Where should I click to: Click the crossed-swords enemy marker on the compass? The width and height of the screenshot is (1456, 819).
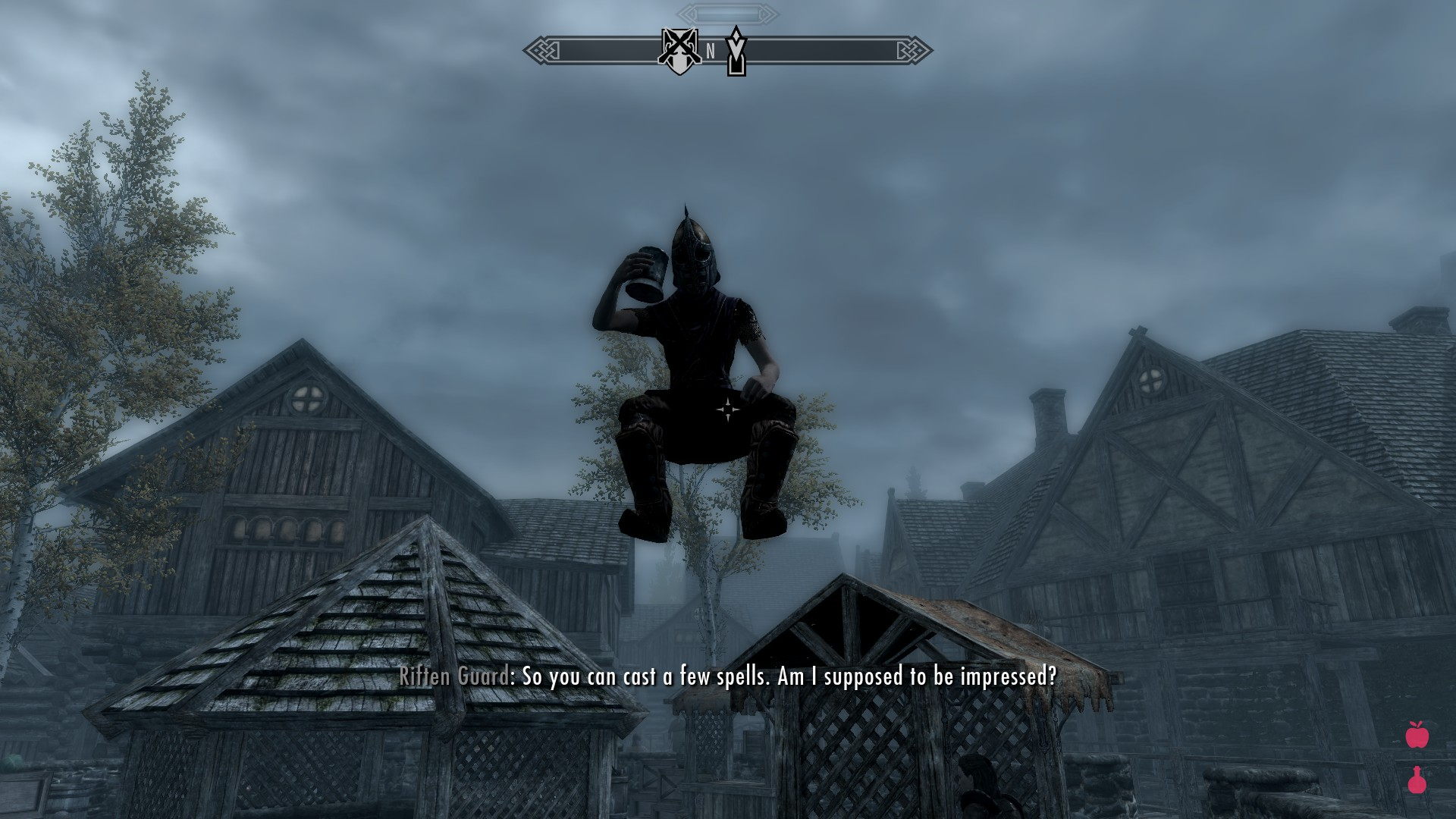[x=679, y=51]
